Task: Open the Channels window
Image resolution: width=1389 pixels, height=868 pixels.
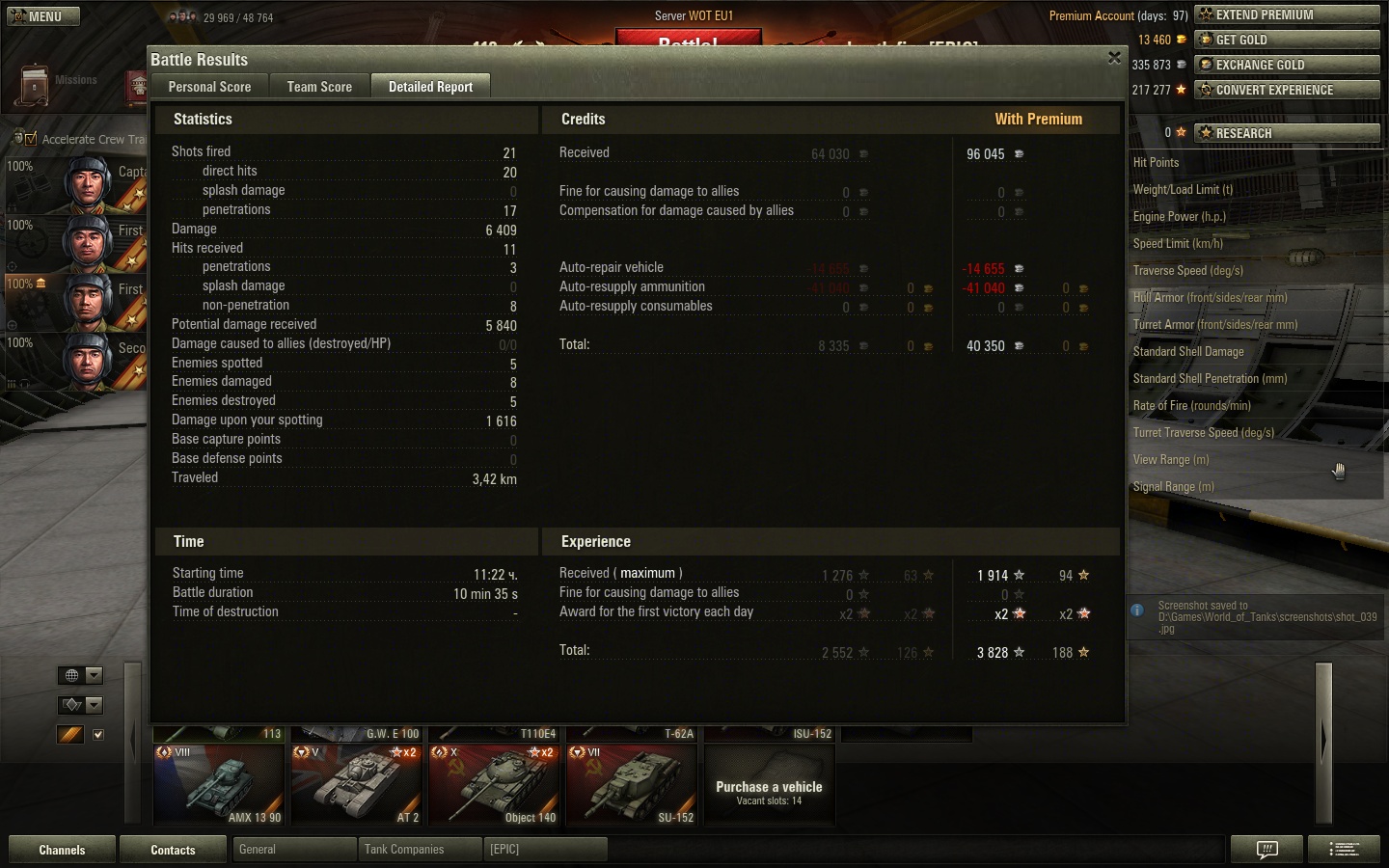Action: (62, 850)
